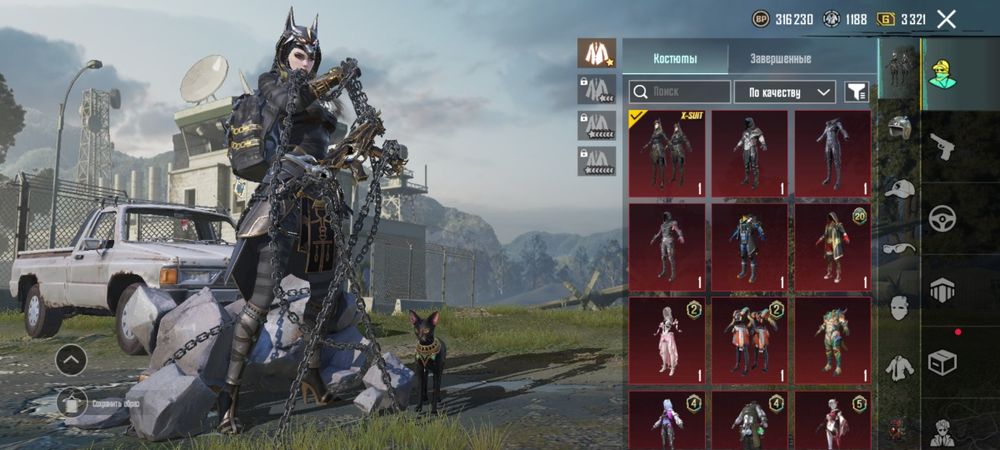
Task: Expand the round up-arrow button
Action: (71, 359)
